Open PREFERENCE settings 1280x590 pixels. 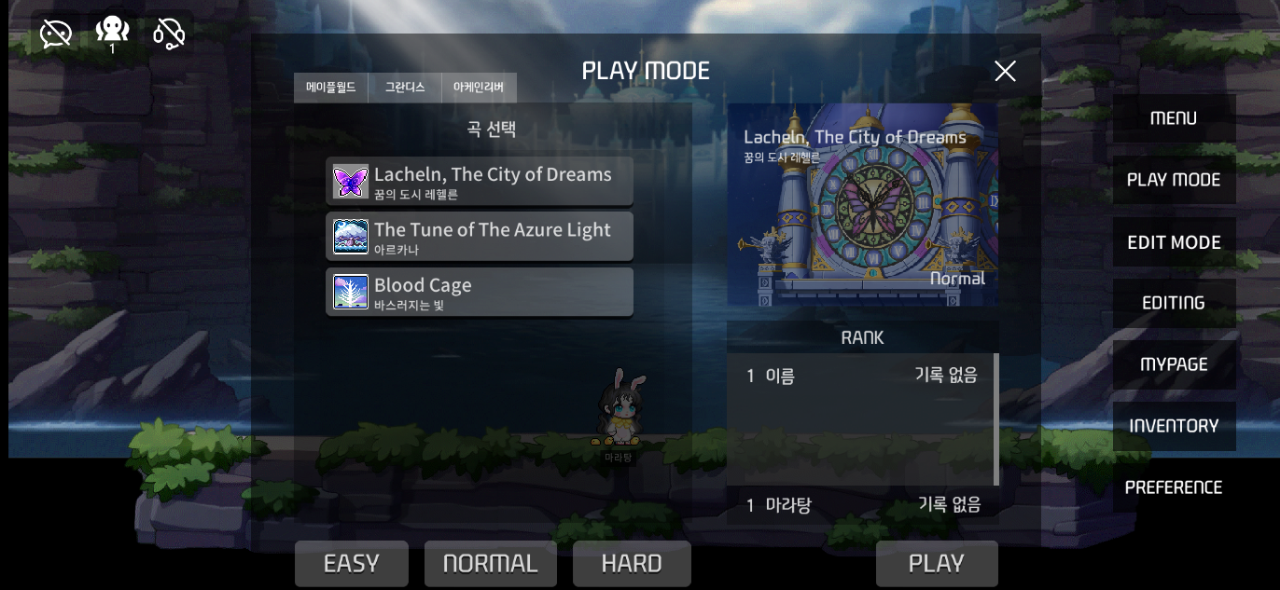[x=1173, y=488]
